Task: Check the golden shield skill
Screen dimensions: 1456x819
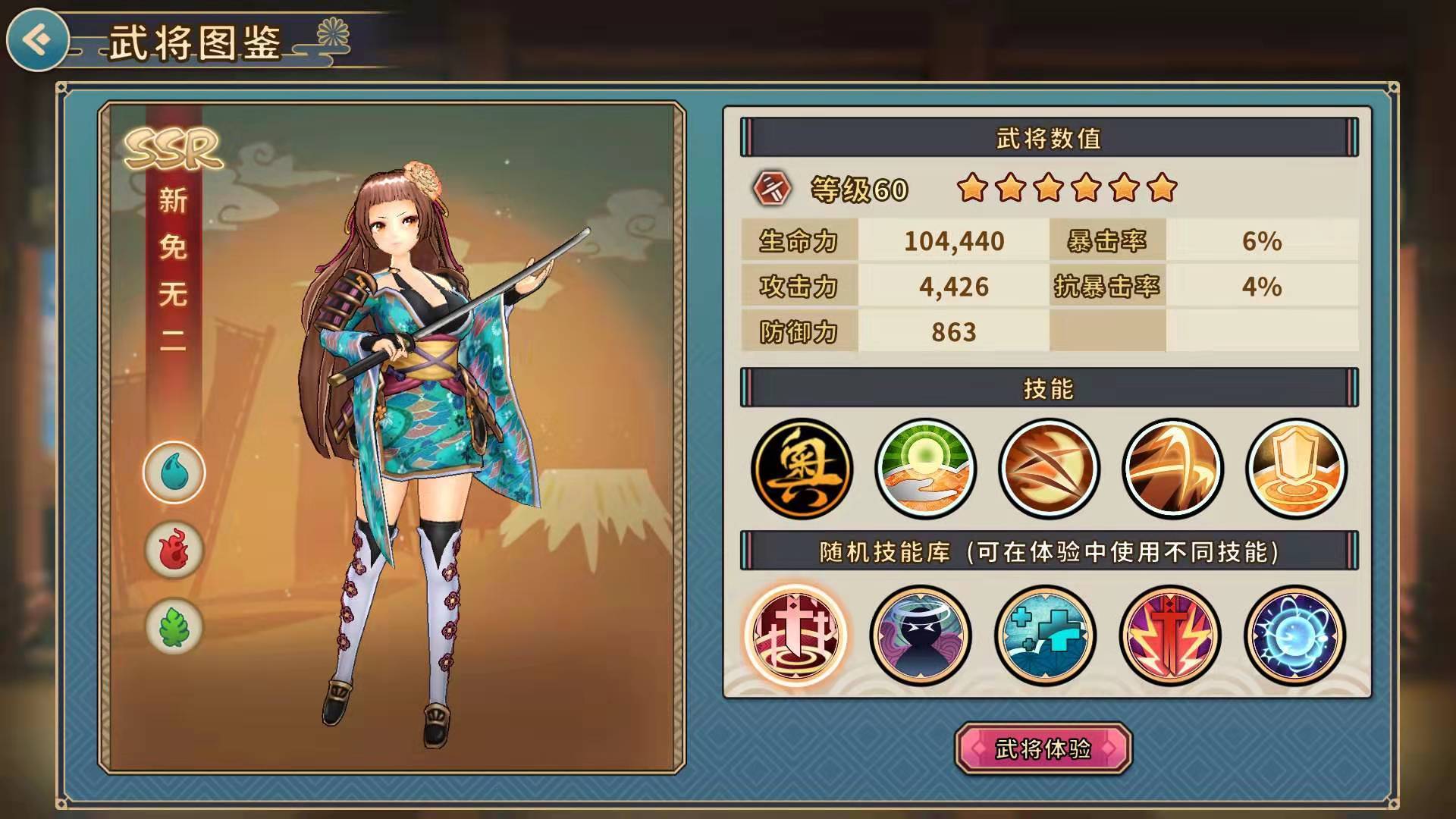Action: [x=1296, y=468]
